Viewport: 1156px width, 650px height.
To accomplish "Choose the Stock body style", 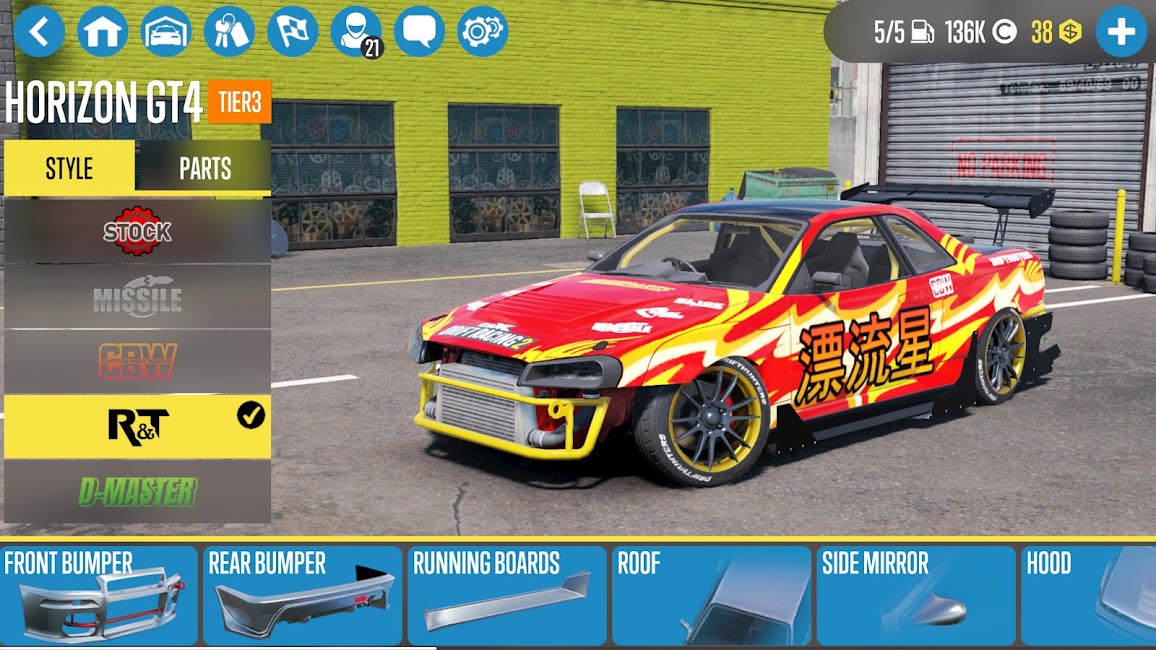I will click(137, 231).
